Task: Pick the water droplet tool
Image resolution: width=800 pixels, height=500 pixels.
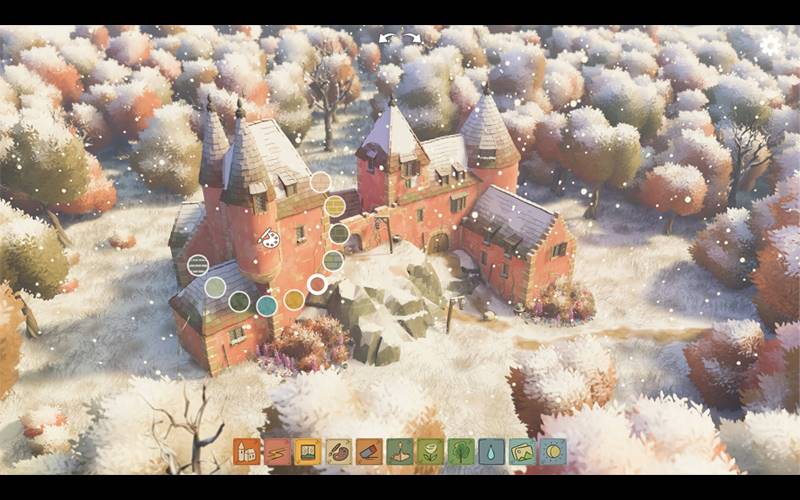Action: click(491, 452)
